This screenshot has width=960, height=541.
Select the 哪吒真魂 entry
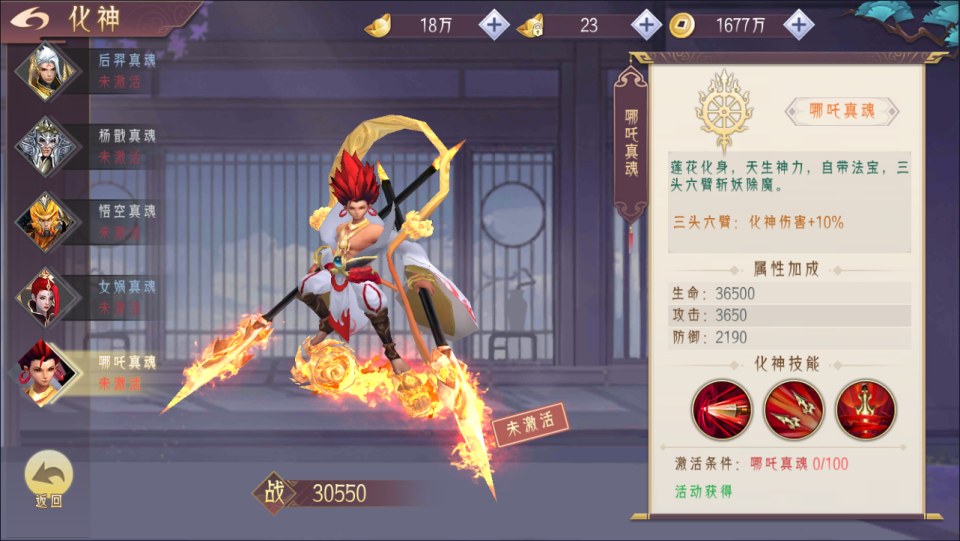coord(88,371)
